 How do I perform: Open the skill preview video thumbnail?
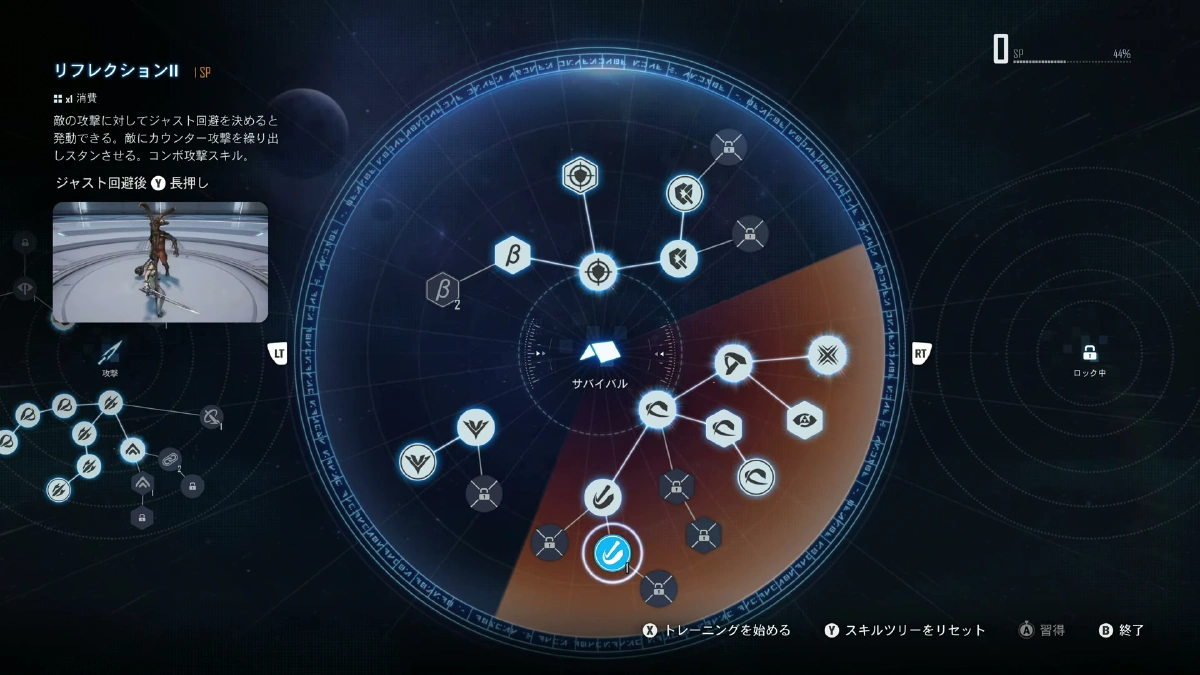[160, 262]
